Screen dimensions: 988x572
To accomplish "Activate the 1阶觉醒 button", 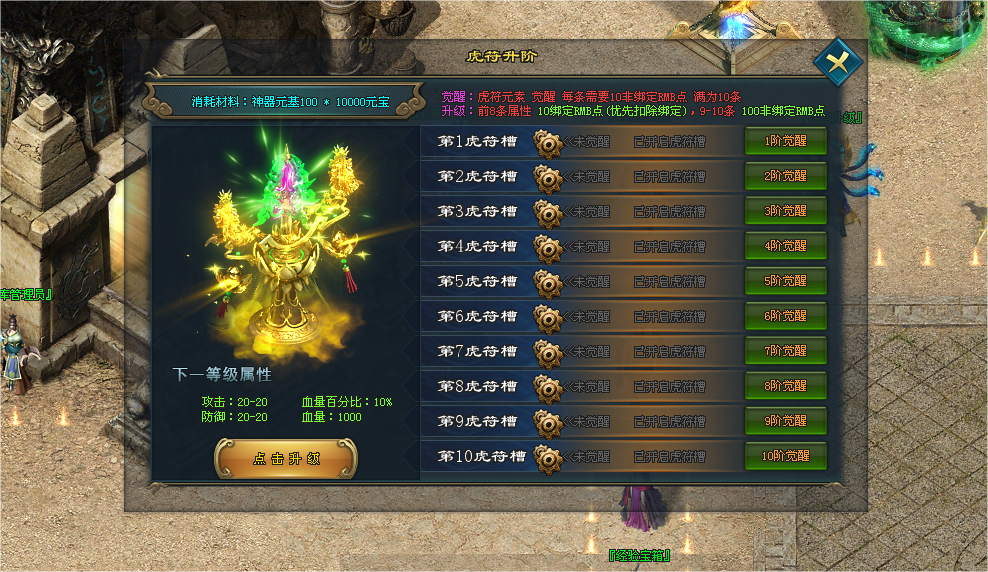I will tap(785, 141).
